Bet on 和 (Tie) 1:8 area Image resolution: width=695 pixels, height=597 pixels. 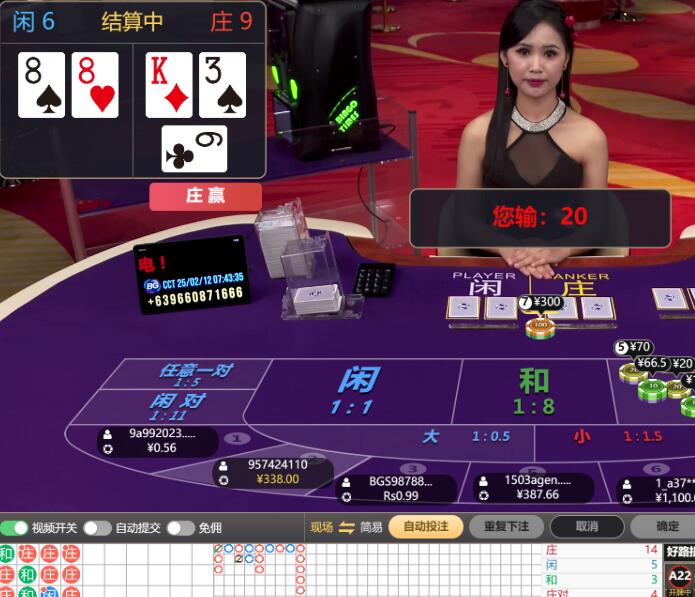click(534, 390)
